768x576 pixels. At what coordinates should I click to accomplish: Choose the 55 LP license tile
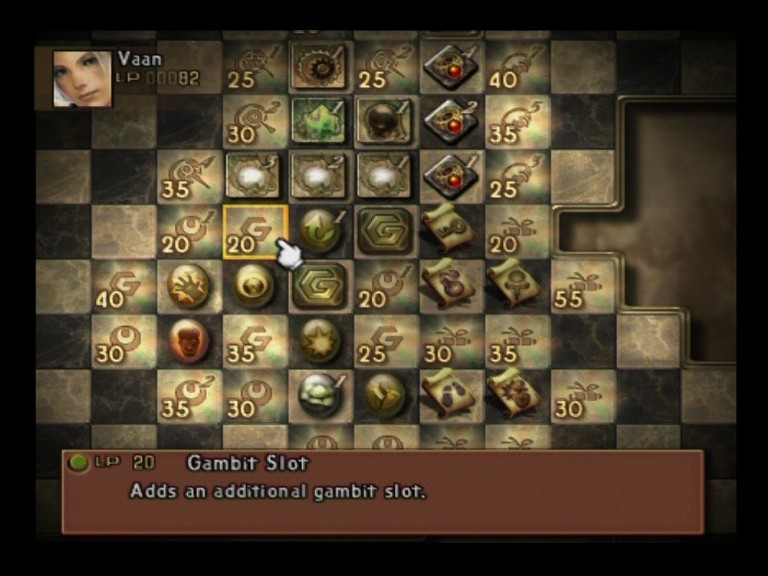[x=582, y=286]
